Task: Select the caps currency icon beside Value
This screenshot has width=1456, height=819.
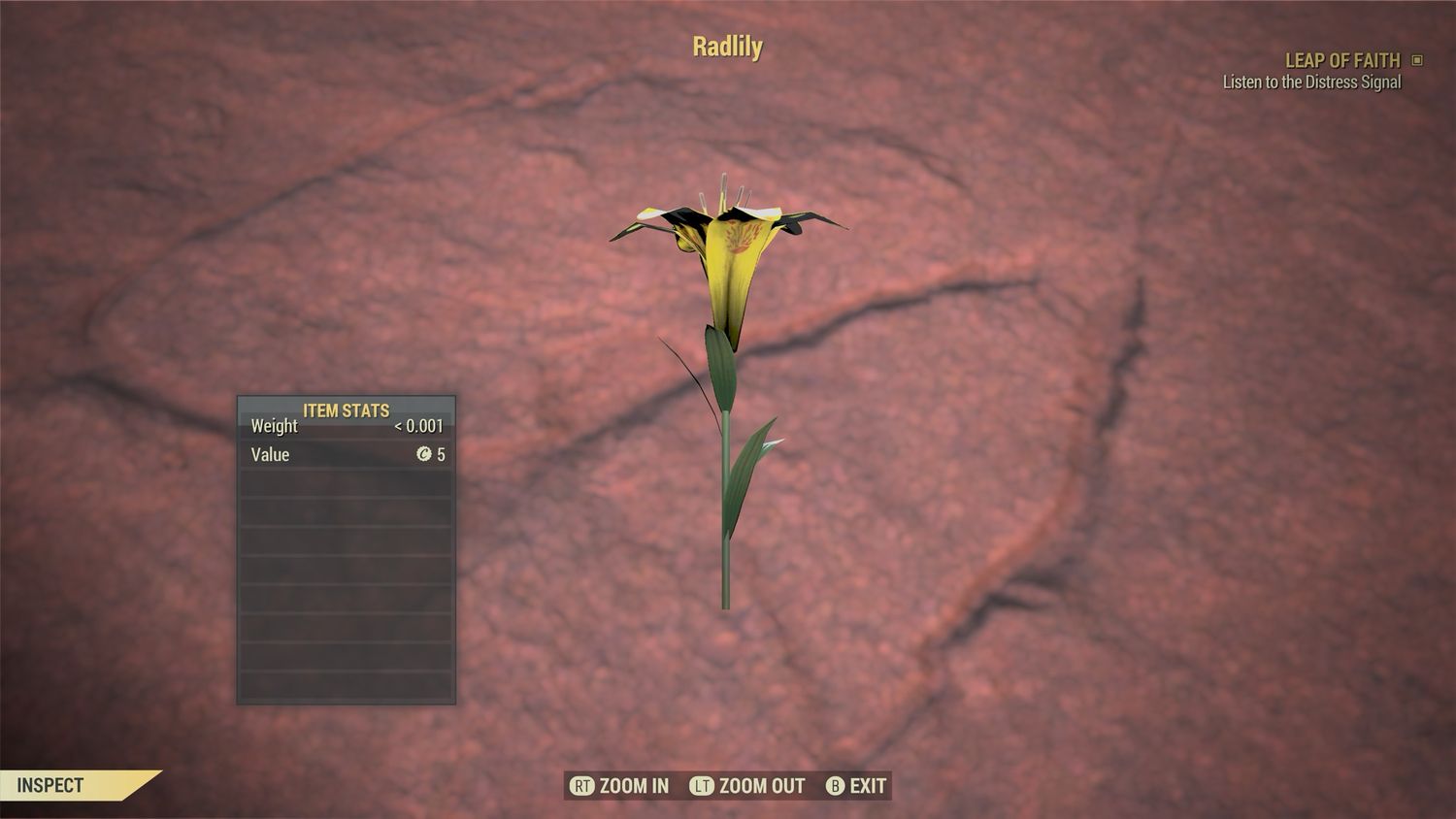Action: click(425, 454)
